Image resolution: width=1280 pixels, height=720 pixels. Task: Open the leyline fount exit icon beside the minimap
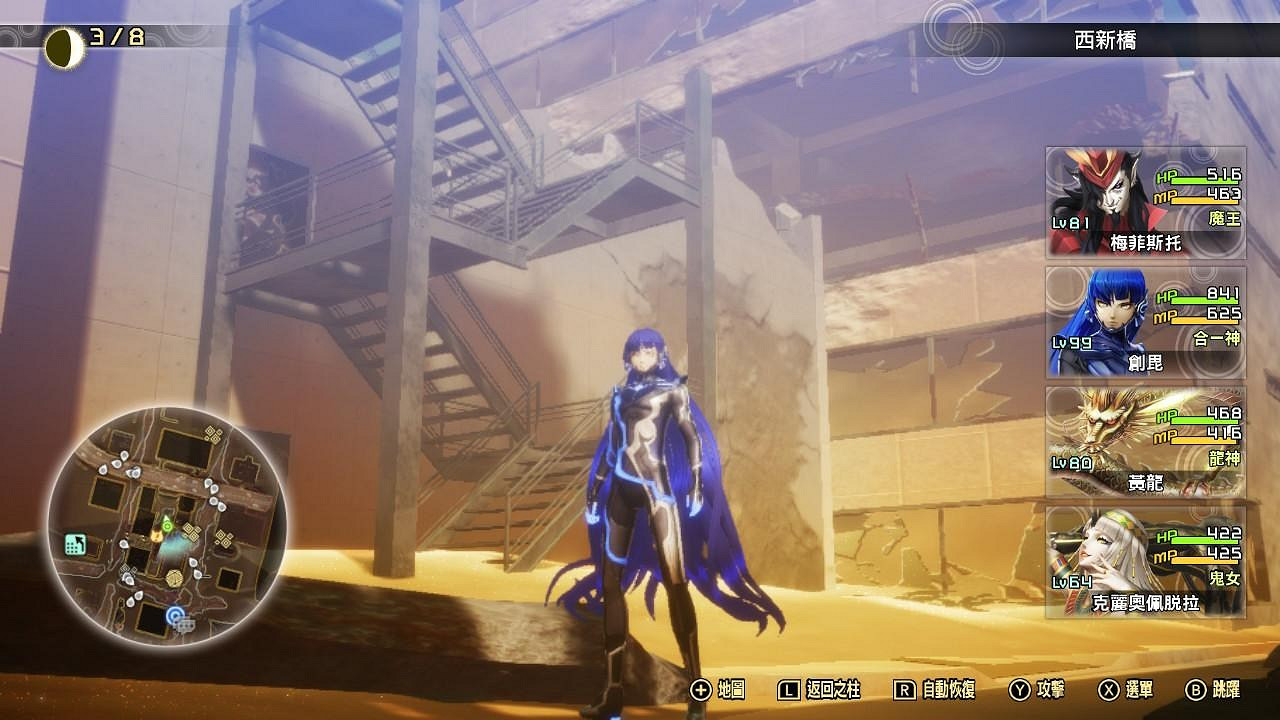click(75, 542)
